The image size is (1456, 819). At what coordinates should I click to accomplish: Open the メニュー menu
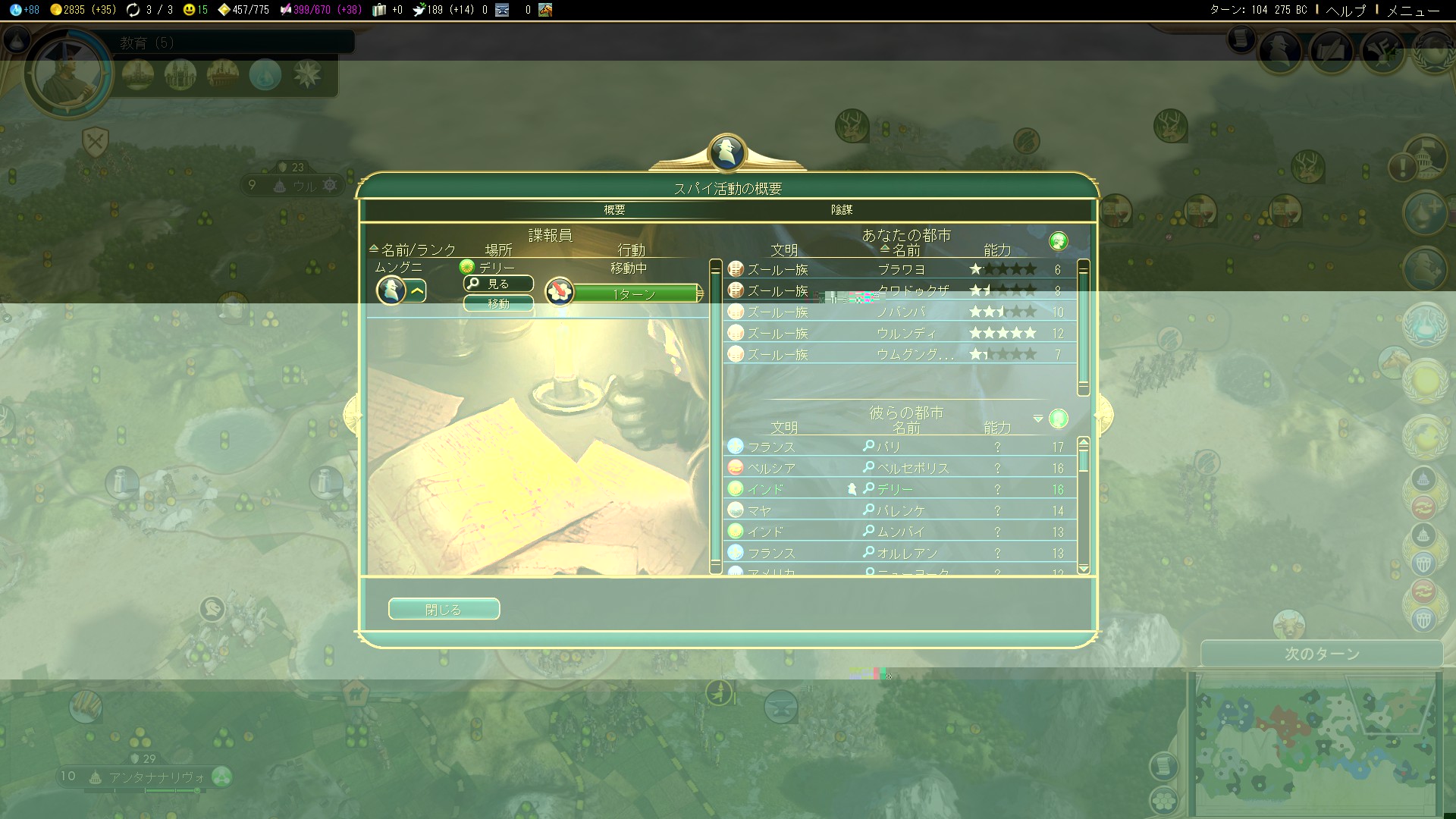coord(1412,10)
